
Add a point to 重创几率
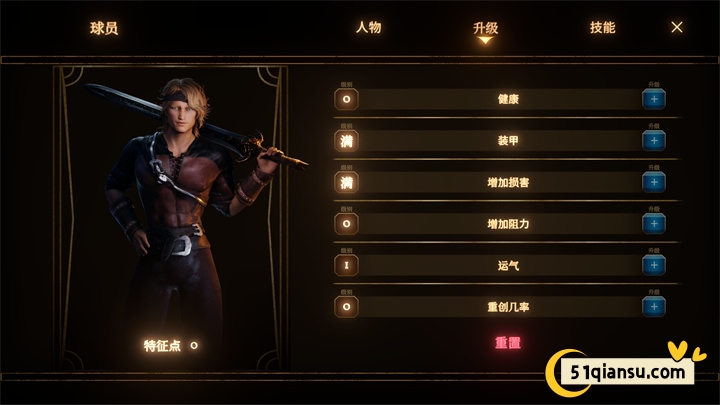(x=654, y=306)
